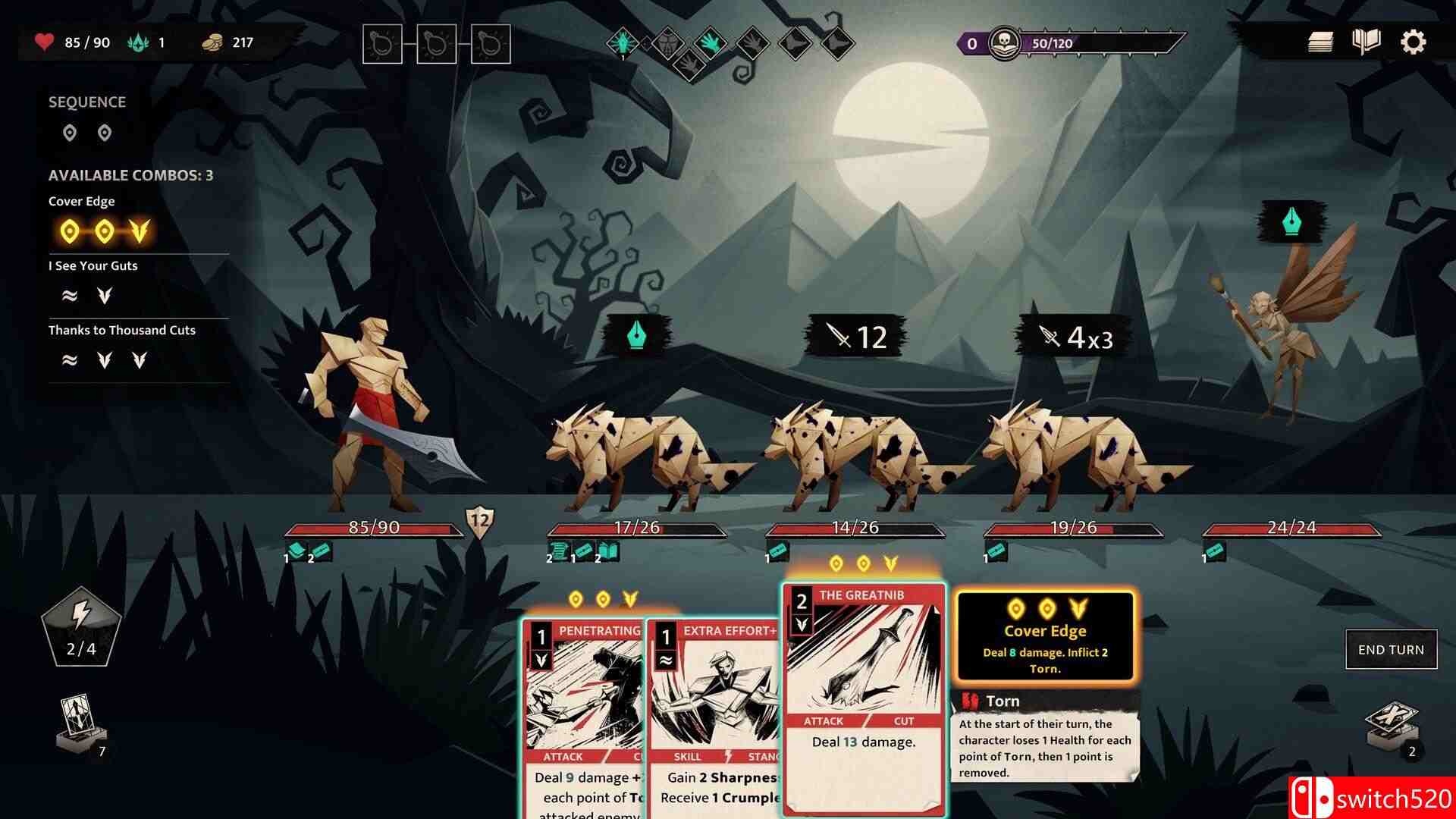End the current turn
The width and height of the screenshot is (1456, 819).
[1391, 650]
